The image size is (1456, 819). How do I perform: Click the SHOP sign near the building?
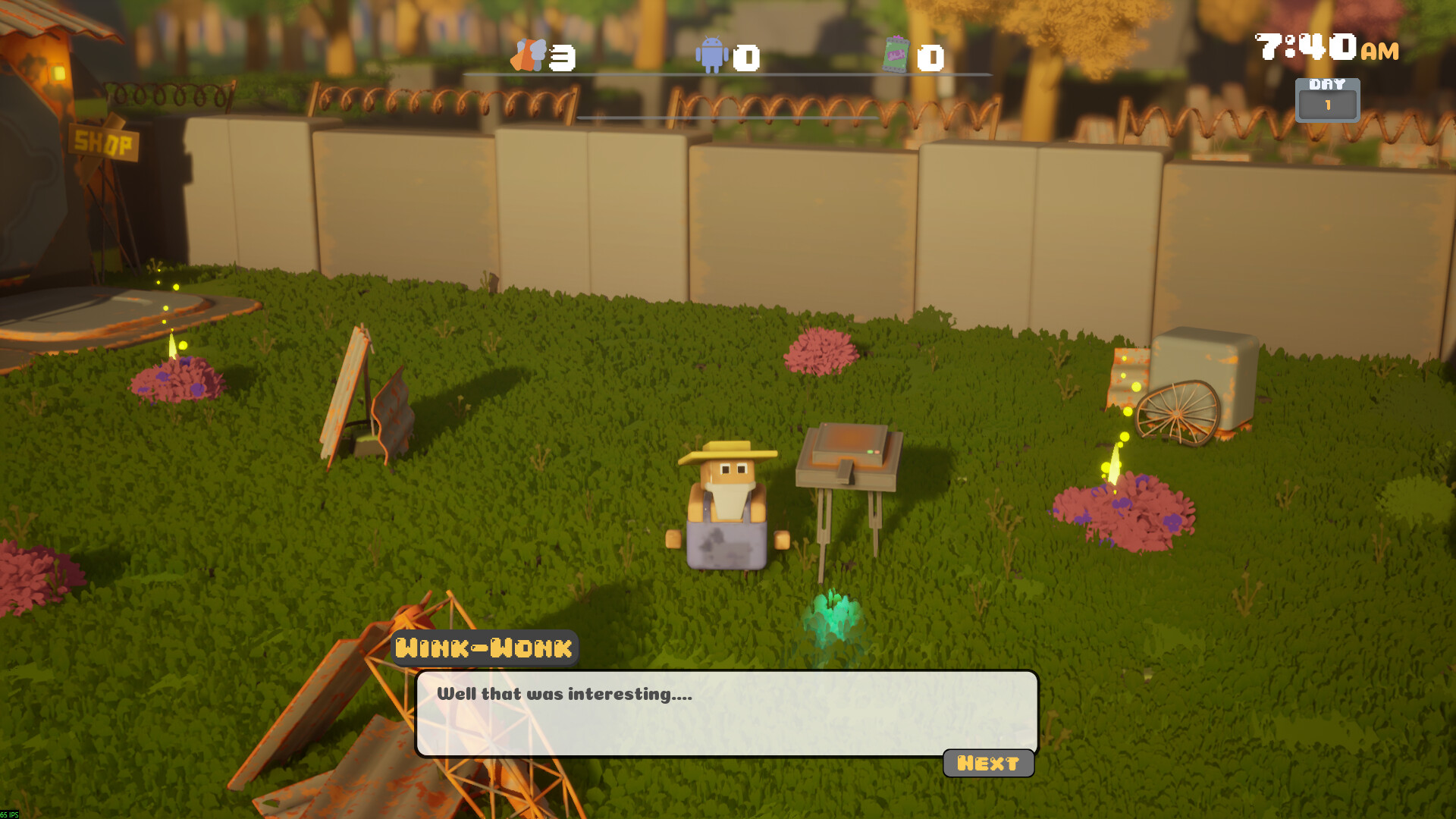click(x=102, y=141)
